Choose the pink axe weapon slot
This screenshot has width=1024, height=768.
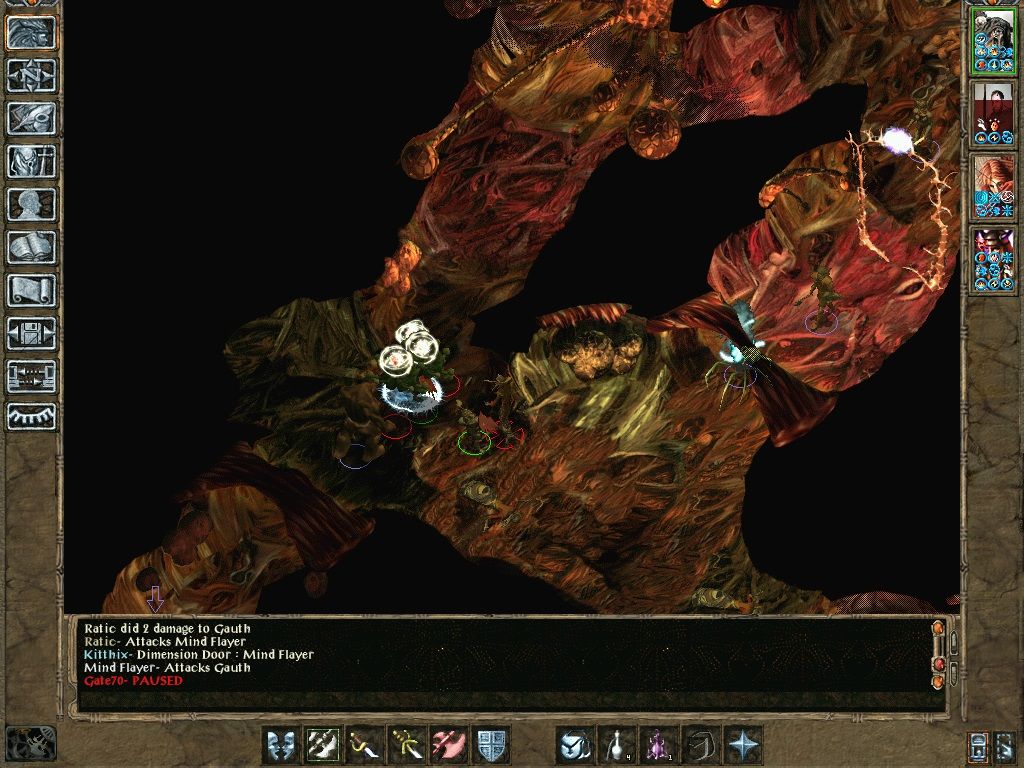(449, 745)
